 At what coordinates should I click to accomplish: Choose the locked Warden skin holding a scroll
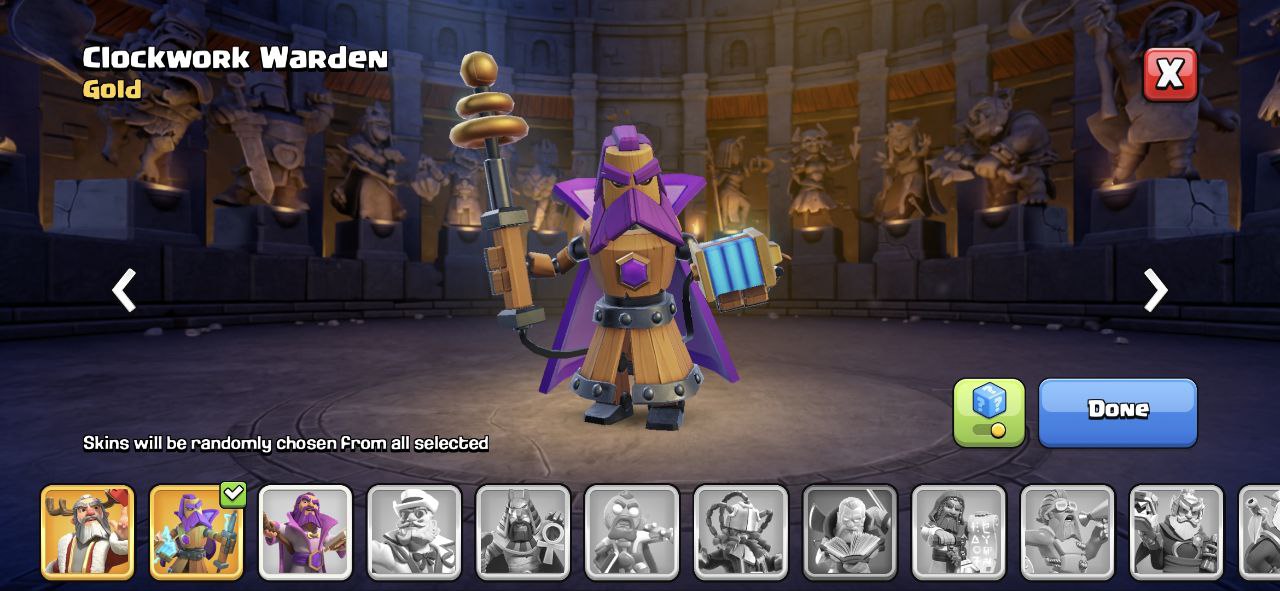coord(959,532)
